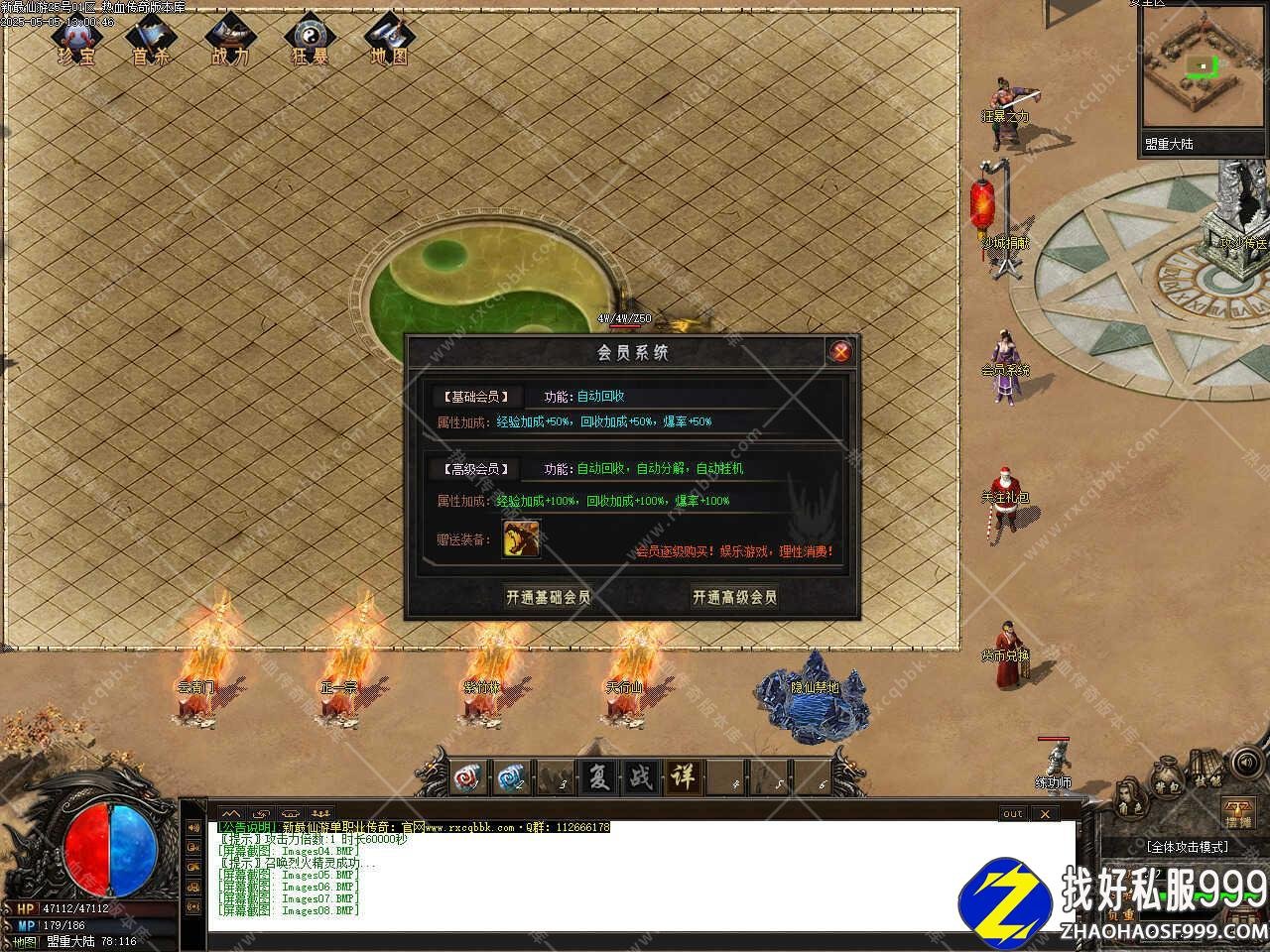Toggle the 战 hotbar button
The width and height of the screenshot is (1270, 952).
tap(641, 778)
